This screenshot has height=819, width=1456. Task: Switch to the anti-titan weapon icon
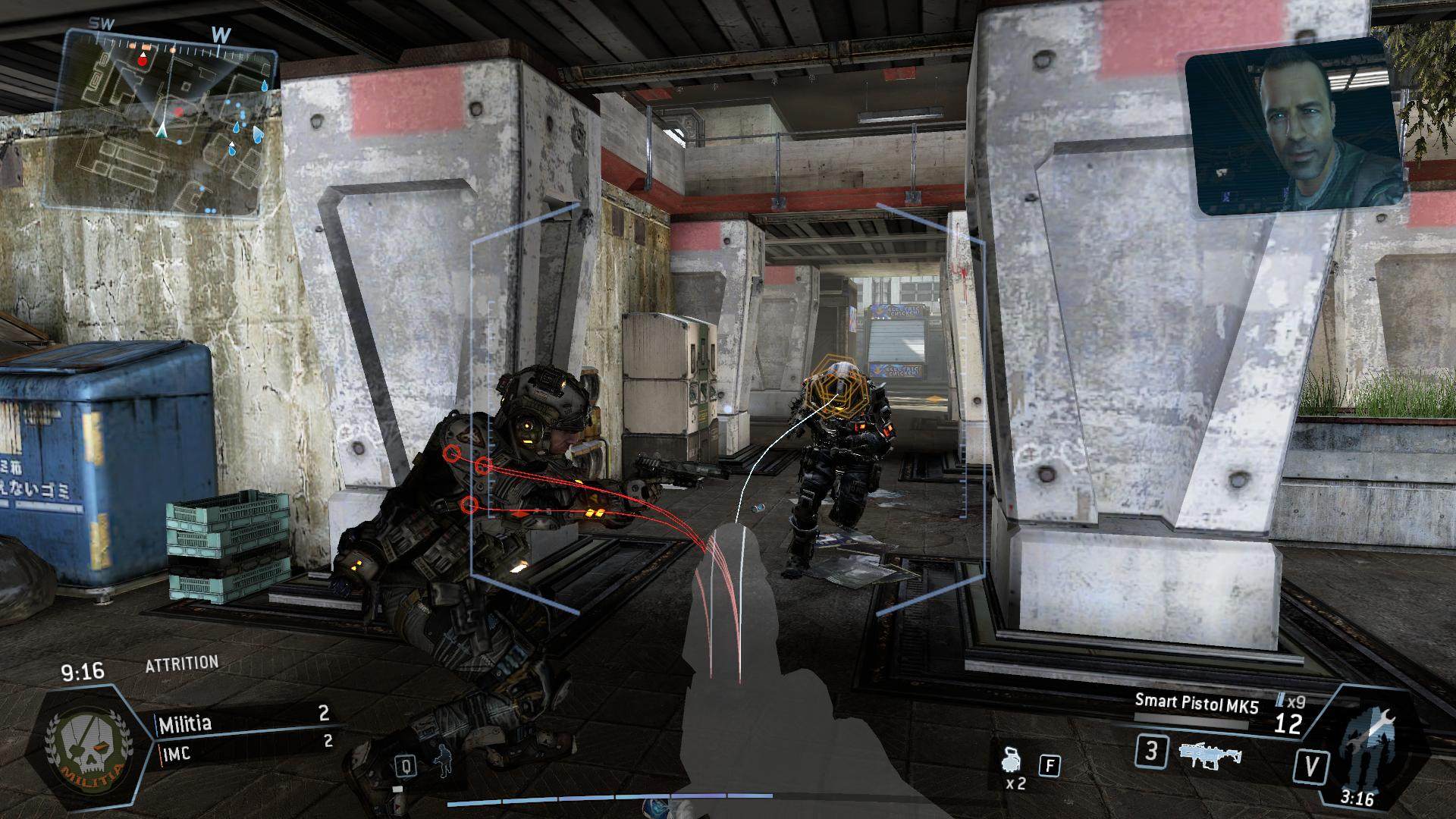tap(1210, 755)
